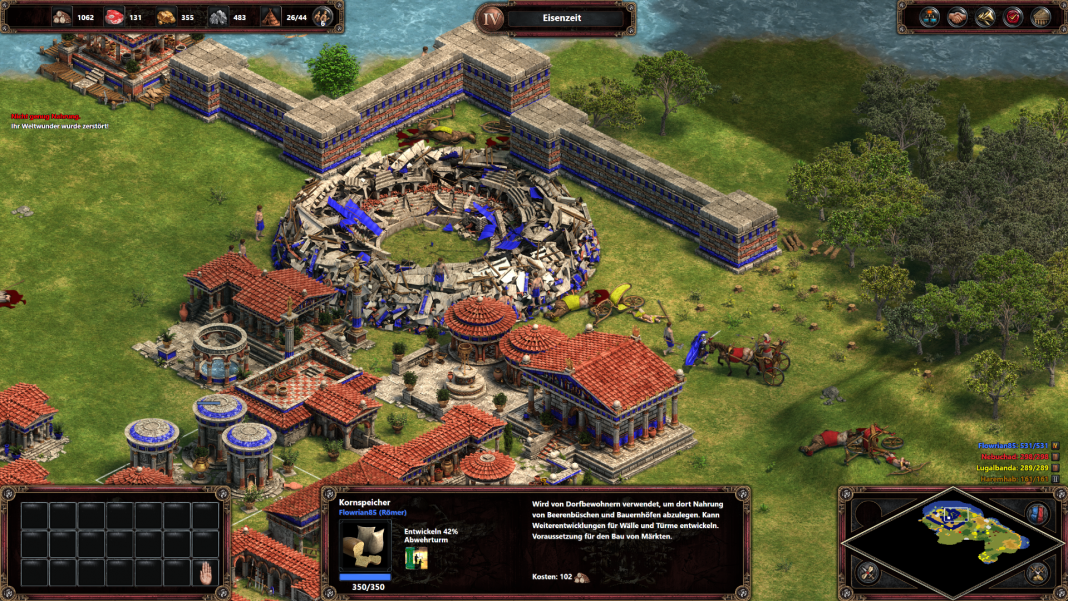Screen dimensions: 1068x601
Task: Open the tech tree icon
Action: click(x=929, y=17)
